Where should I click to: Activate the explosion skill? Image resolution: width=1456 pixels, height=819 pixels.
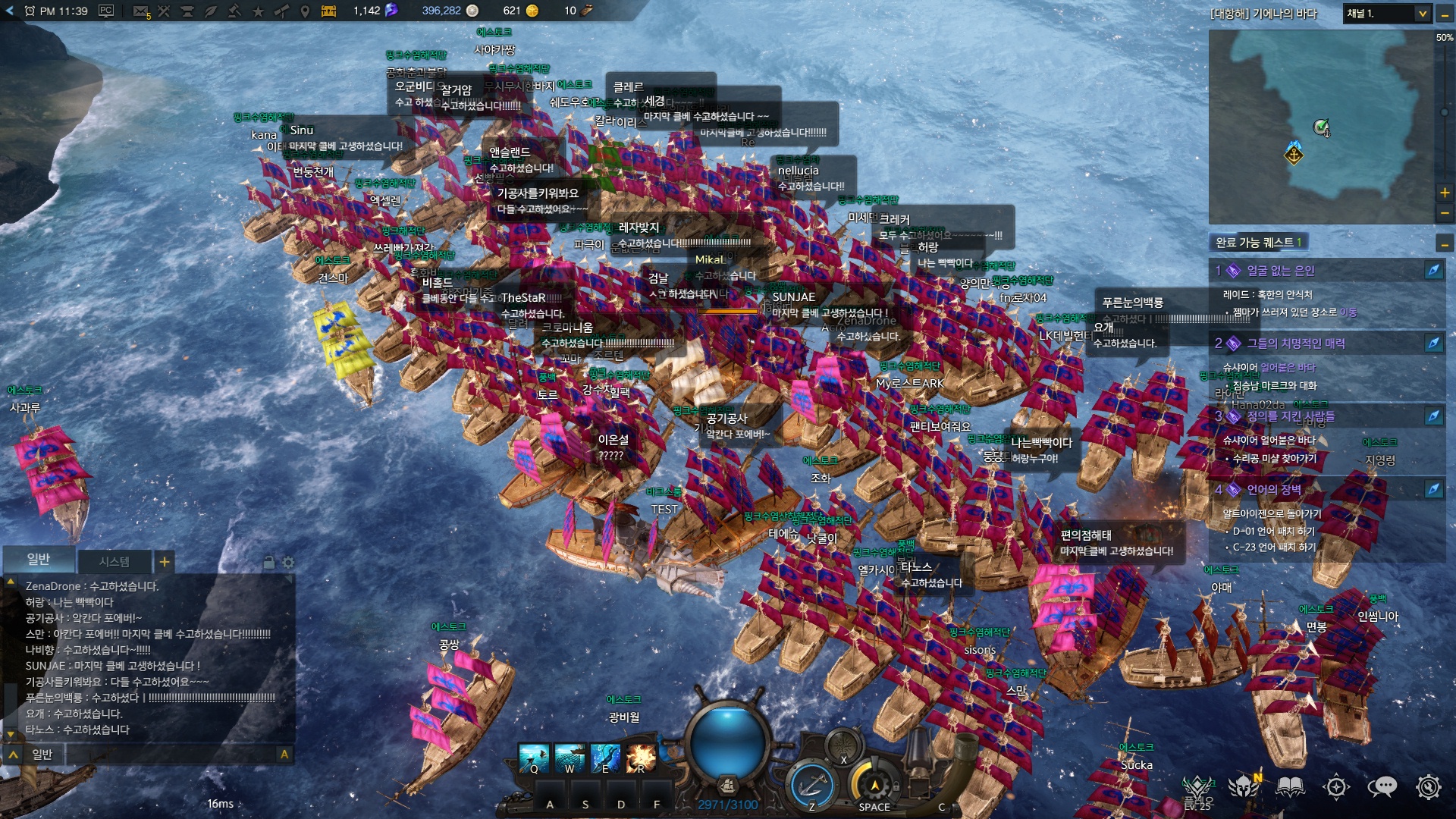click(x=641, y=757)
